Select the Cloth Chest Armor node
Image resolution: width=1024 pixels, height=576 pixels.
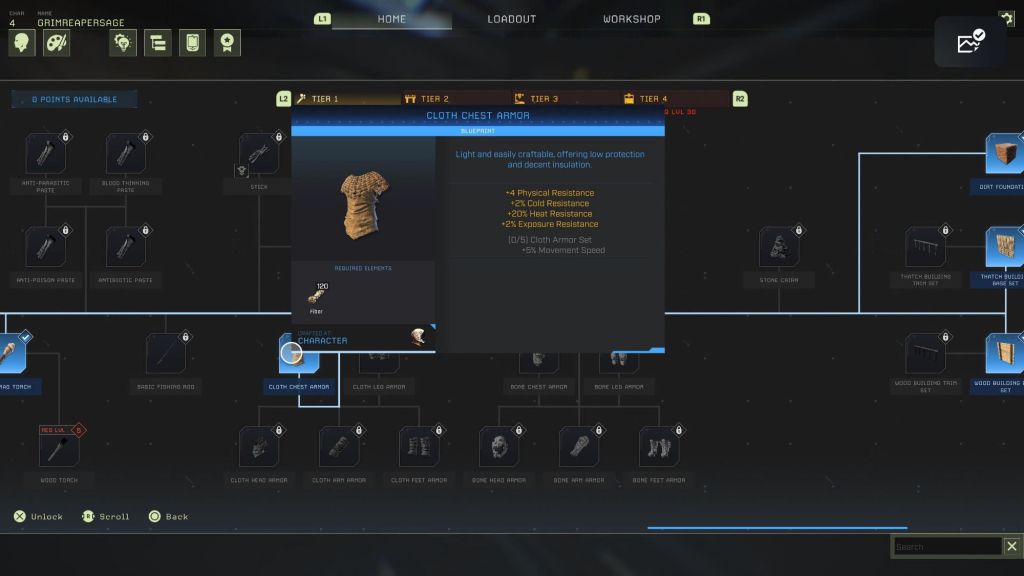click(298, 355)
